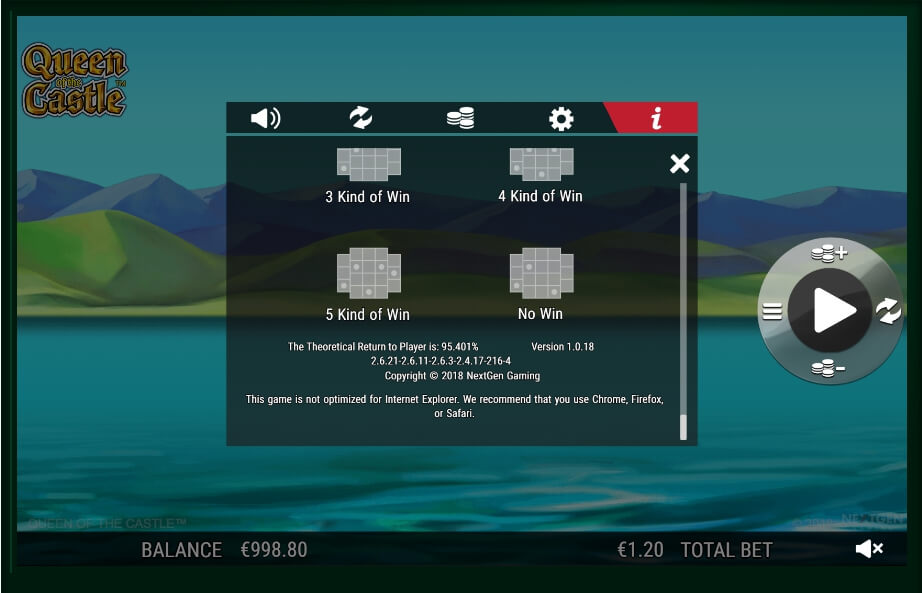The width and height of the screenshot is (922, 593).
Task: Open the sound settings tab
Action: pos(265,119)
